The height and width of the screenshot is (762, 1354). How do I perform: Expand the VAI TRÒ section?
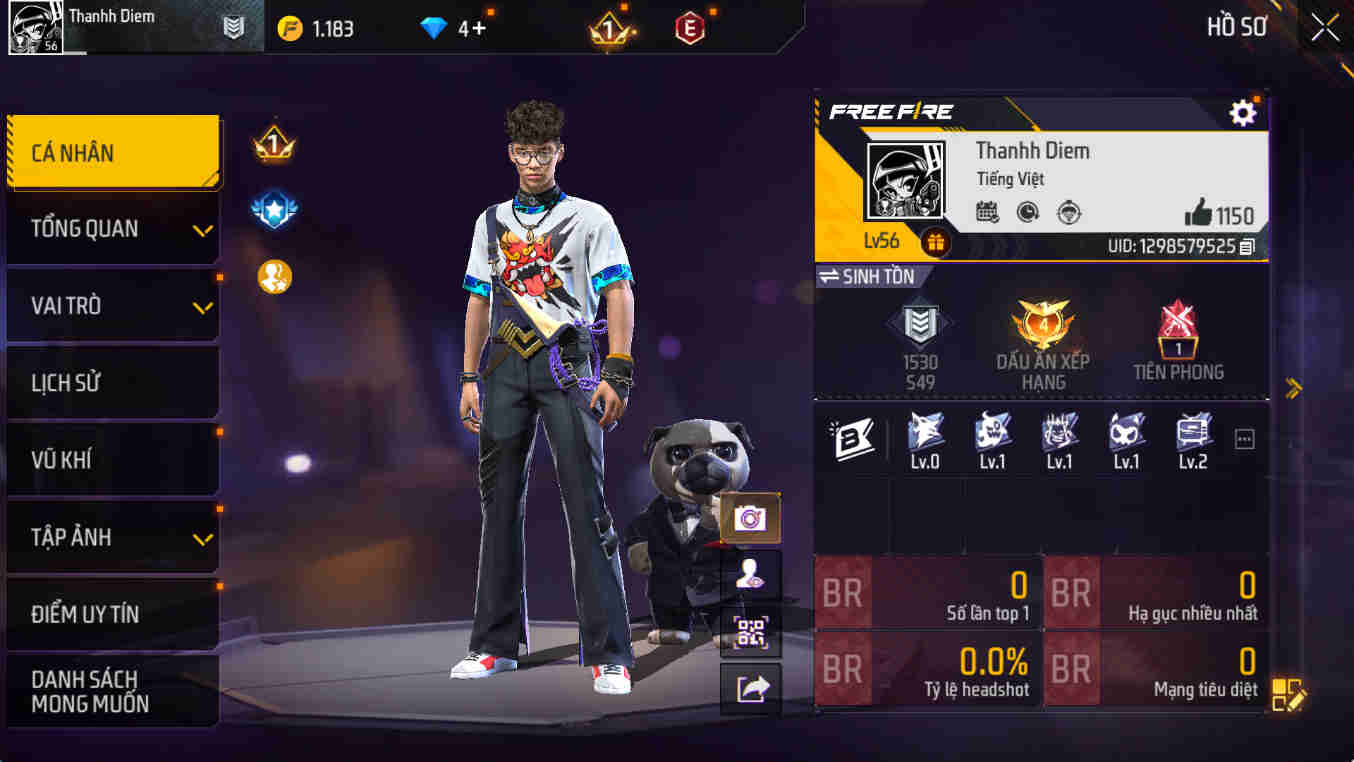[110, 305]
